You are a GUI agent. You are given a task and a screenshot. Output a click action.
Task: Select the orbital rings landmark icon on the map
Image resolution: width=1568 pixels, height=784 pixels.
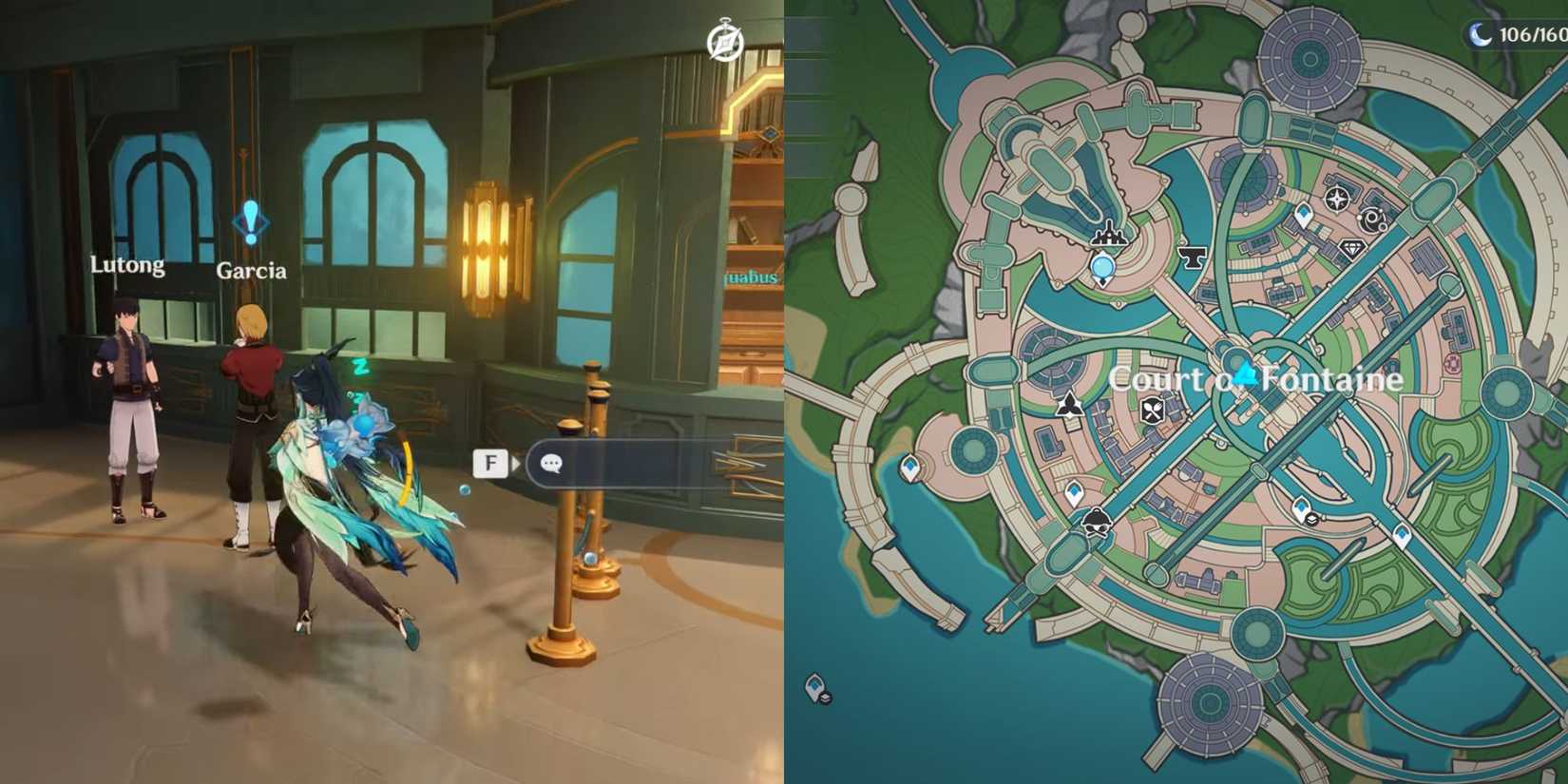click(1373, 218)
